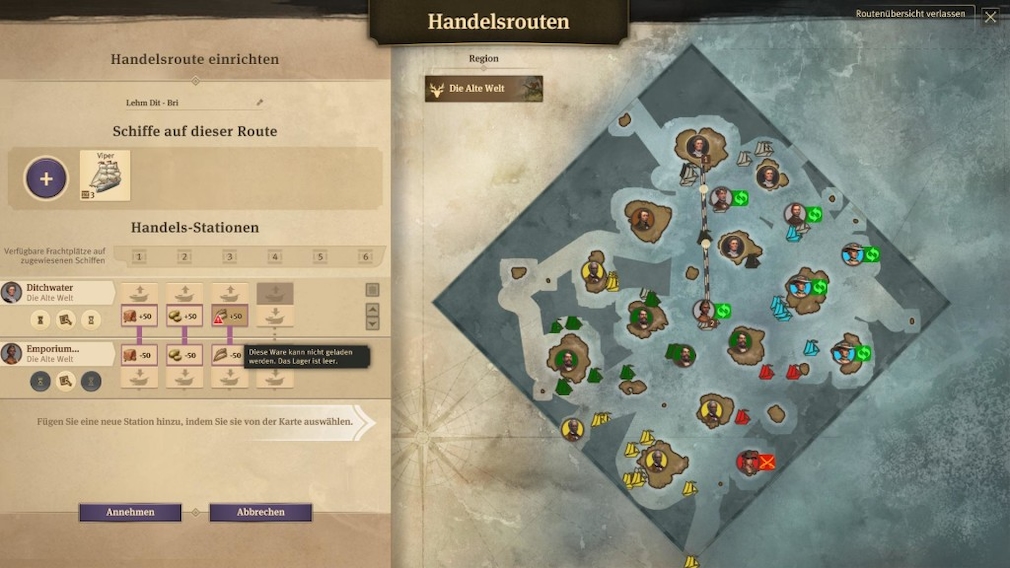Viewport: 1010px width, 568px height.
Task: Click Ditchwater's map-scroll icon under its name
Action: coord(65,320)
